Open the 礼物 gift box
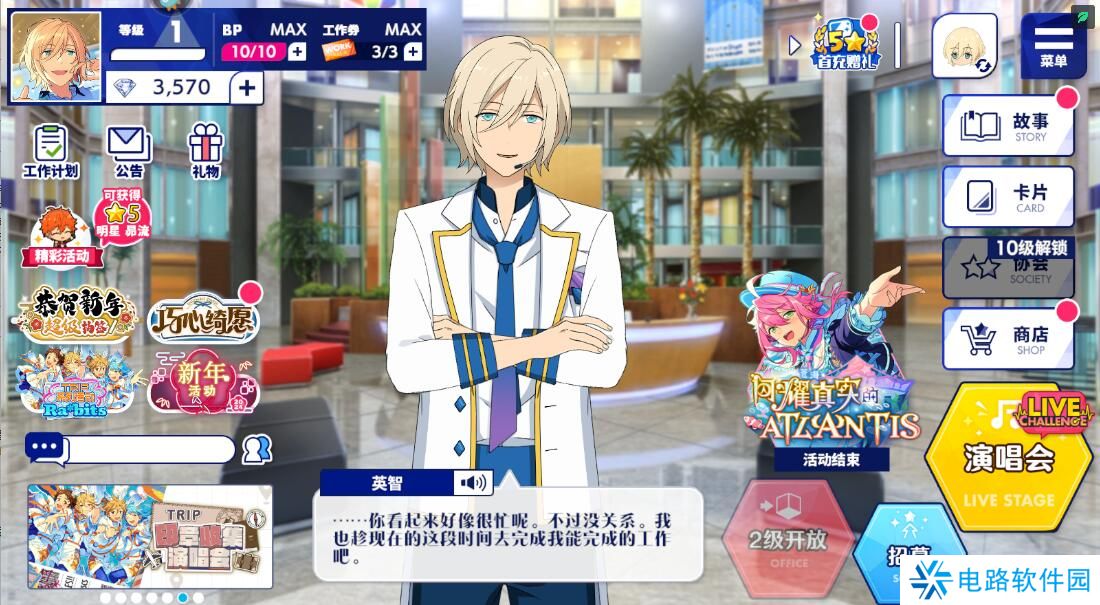Viewport: 1100px width, 605px height. (206, 151)
